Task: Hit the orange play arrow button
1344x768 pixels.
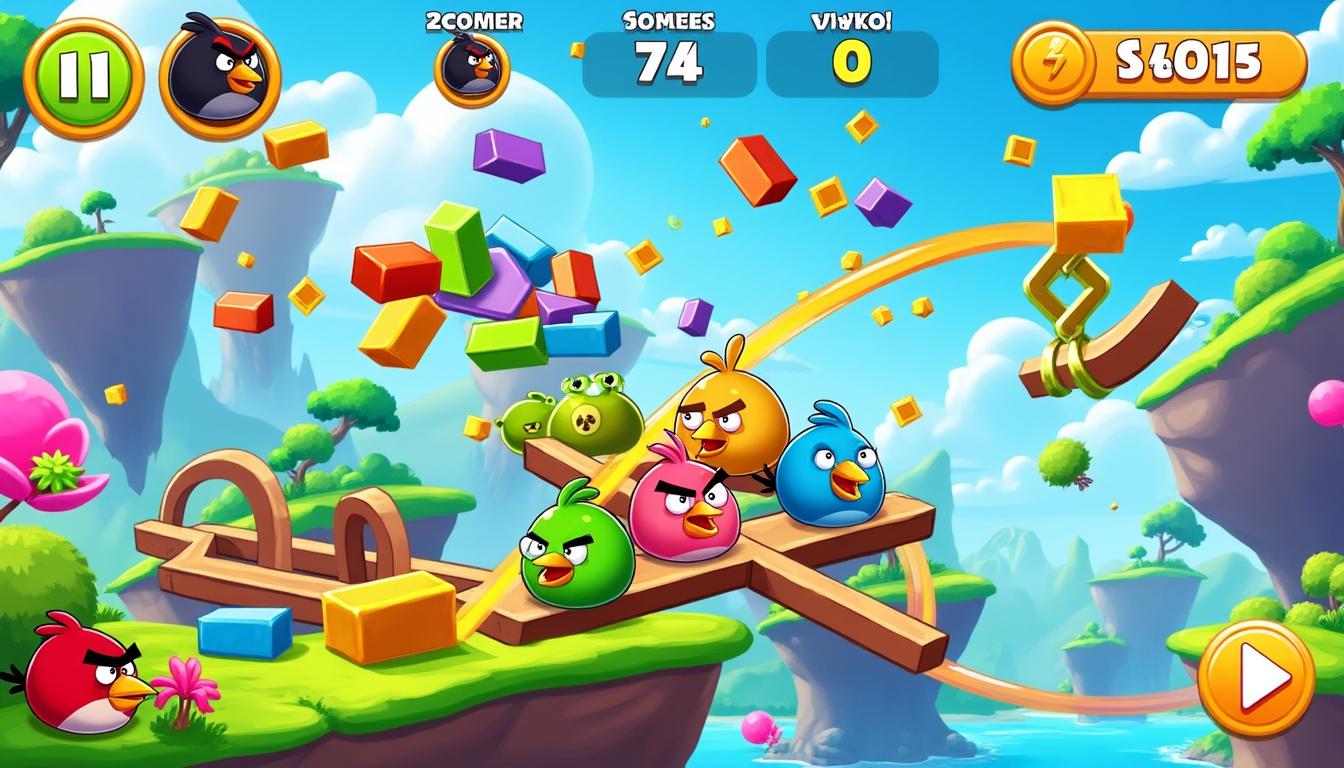Action: tap(1255, 679)
